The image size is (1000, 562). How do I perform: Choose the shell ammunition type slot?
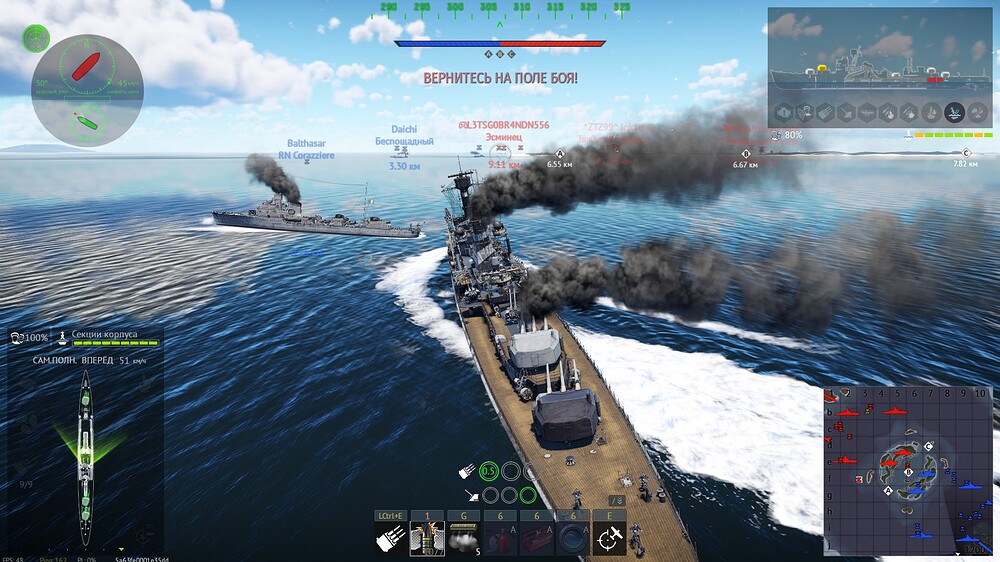tap(427, 538)
